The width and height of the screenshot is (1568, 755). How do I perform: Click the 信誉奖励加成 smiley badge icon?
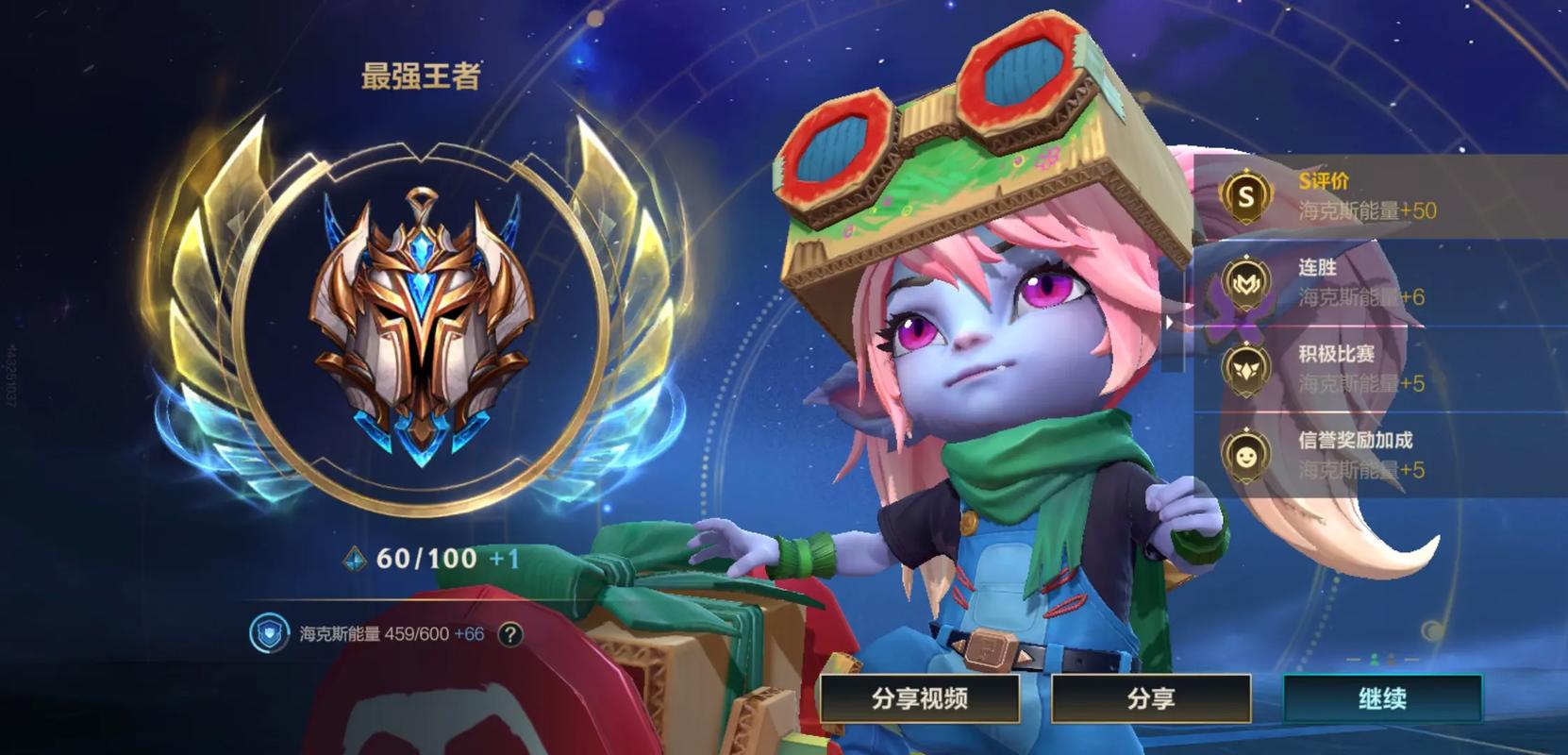pyautogui.click(x=1245, y=456)
